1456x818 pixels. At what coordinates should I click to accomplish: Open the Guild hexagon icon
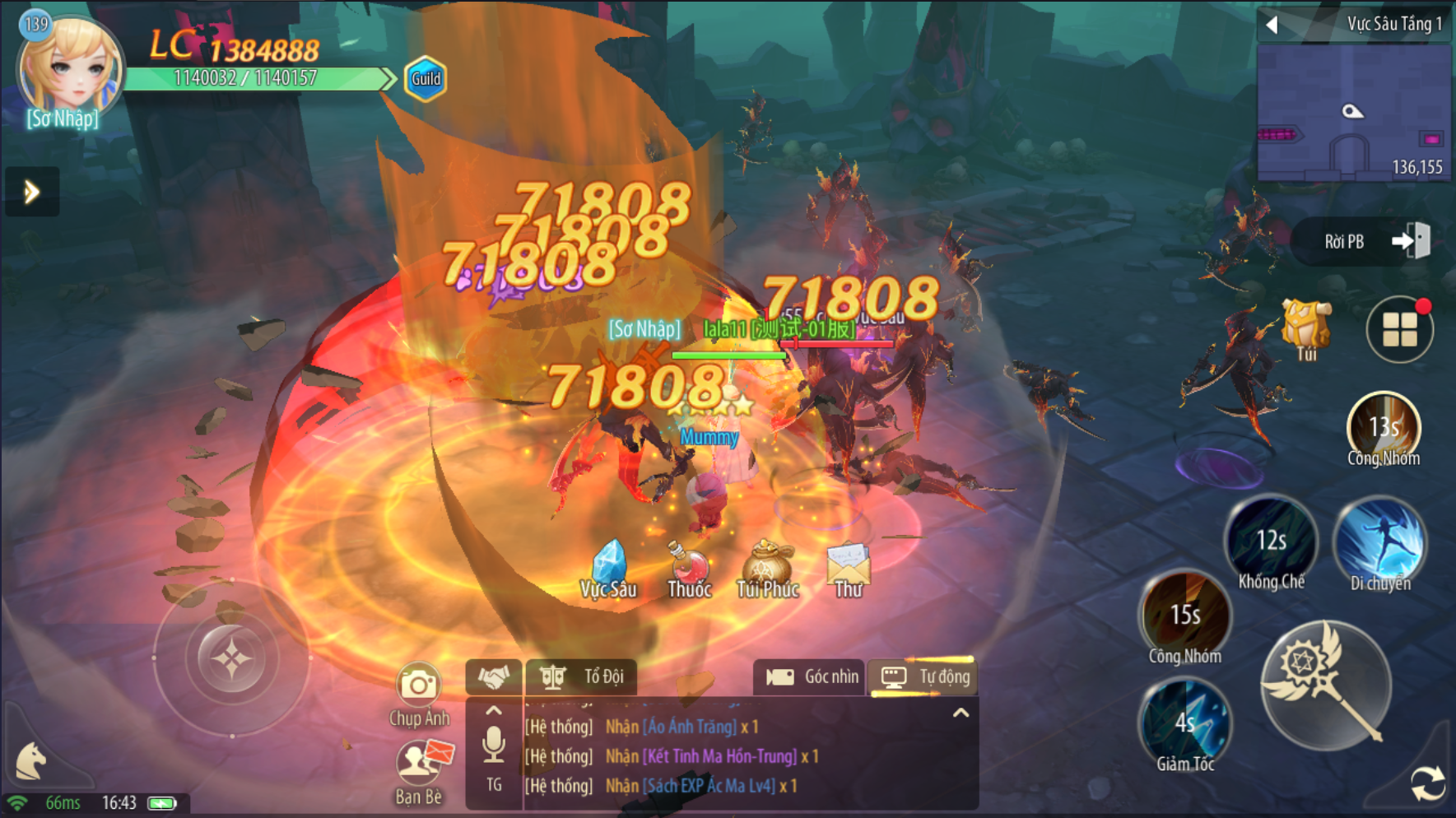(x=426, y=79)
